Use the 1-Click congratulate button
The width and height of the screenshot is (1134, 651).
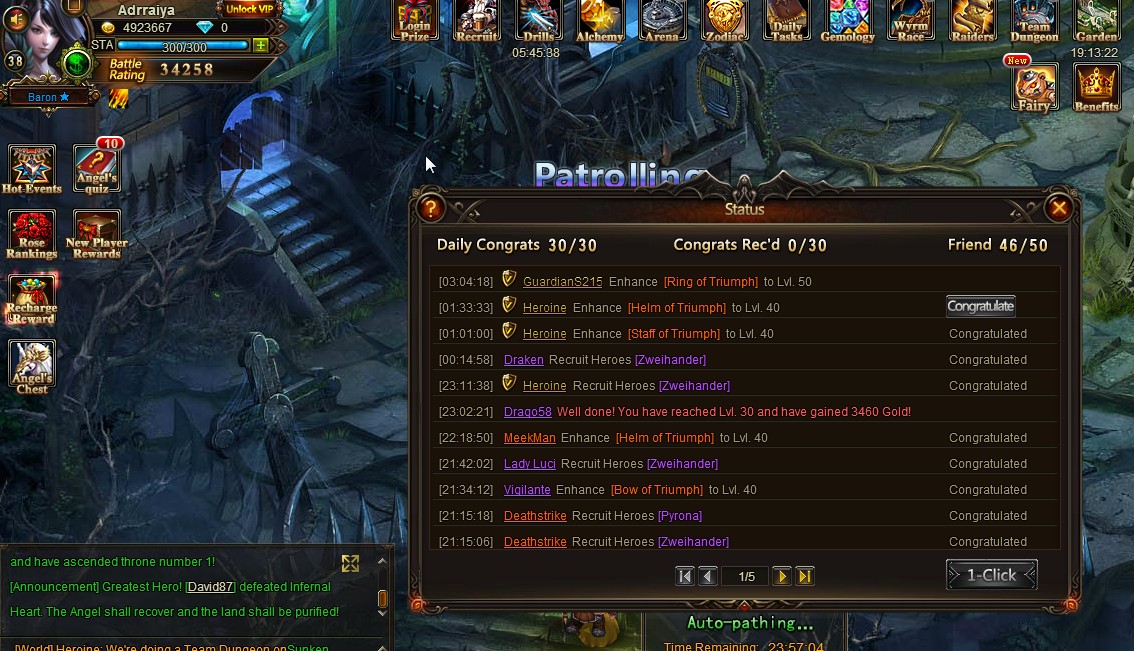[991, 575]
